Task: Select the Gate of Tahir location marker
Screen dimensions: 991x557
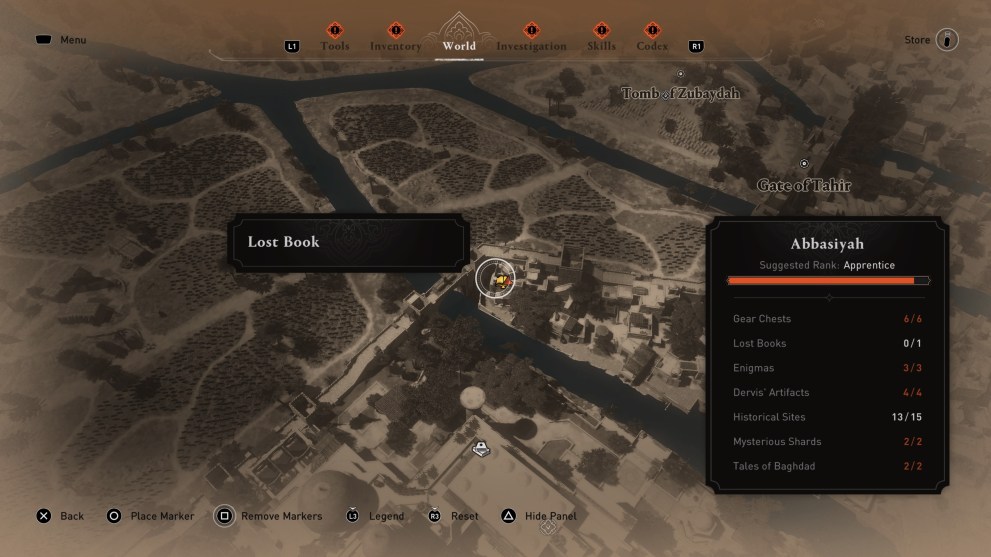Action: point(804,164)
